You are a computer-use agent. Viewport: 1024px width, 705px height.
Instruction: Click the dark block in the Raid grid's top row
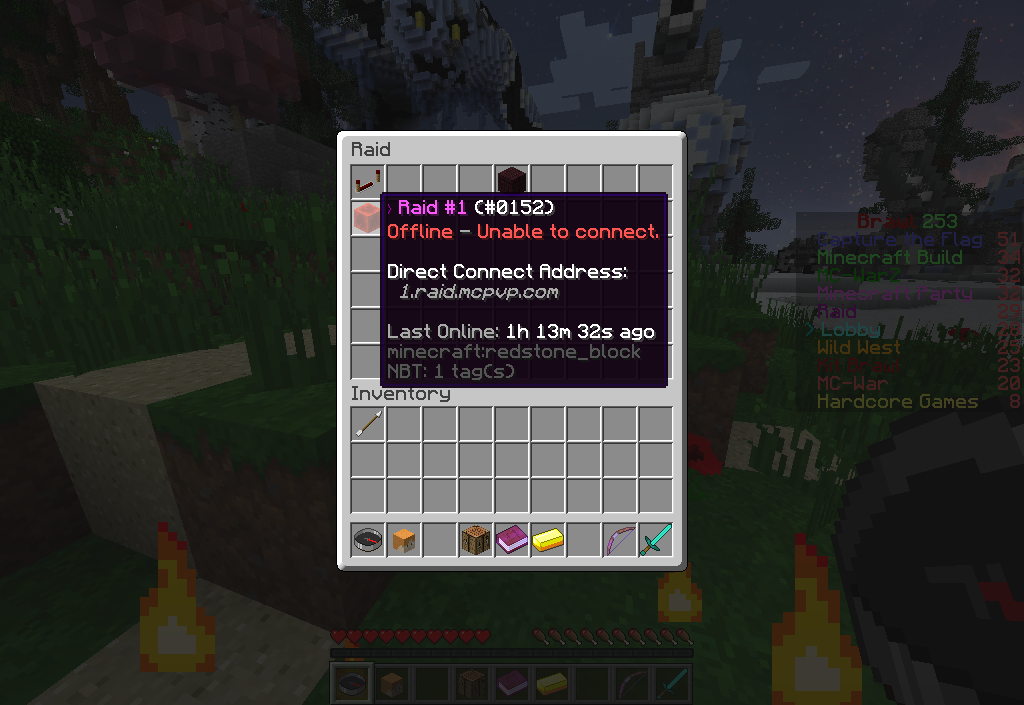[x=511, y=181]
